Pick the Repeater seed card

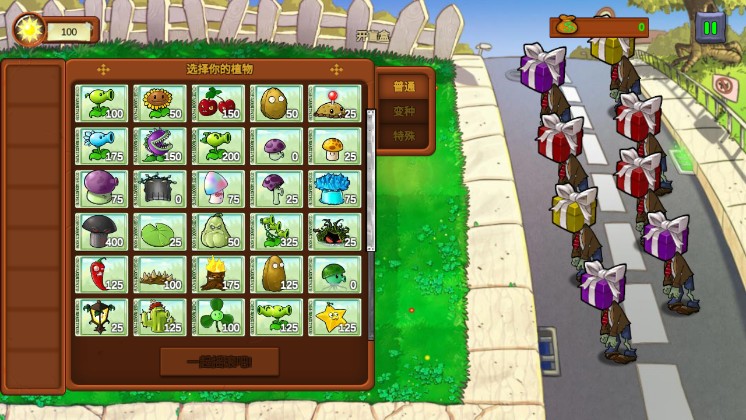pos(218,146)
